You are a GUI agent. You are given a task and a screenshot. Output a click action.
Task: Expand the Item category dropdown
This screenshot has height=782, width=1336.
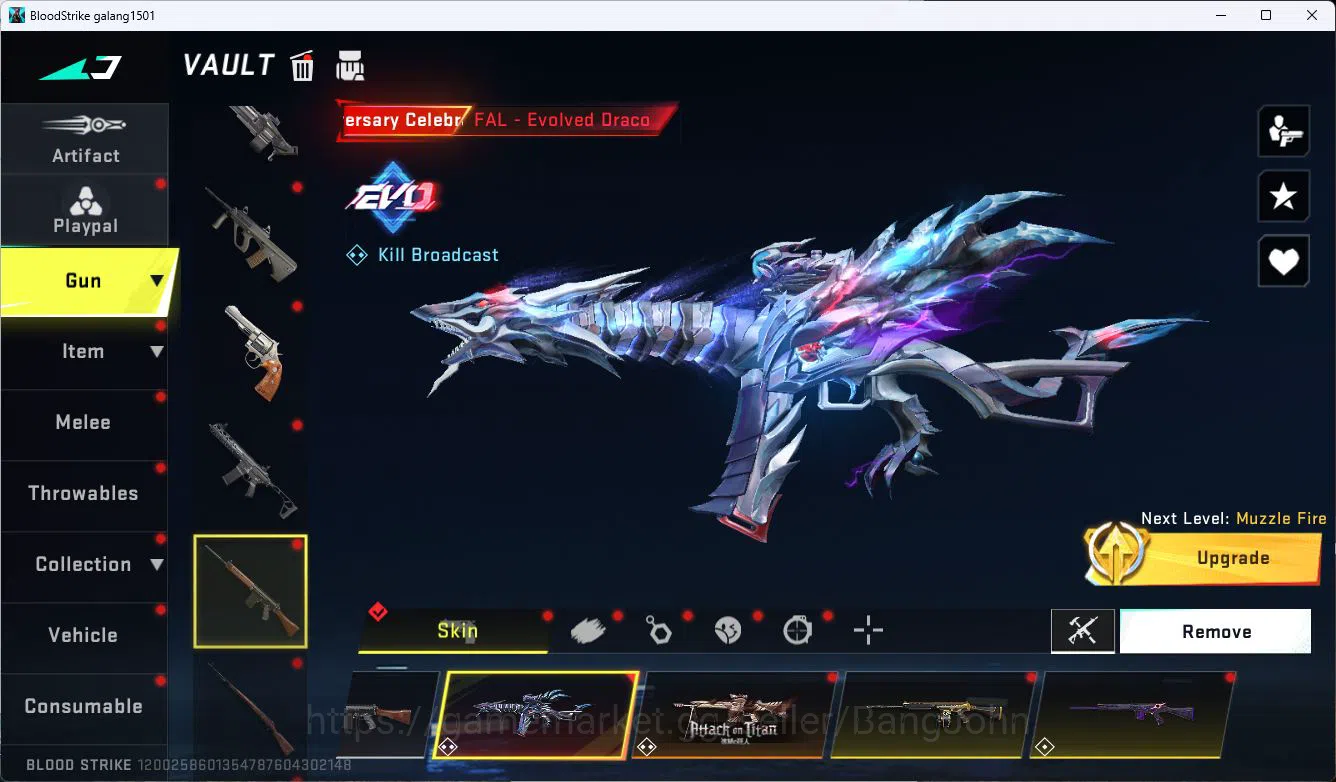156,351
